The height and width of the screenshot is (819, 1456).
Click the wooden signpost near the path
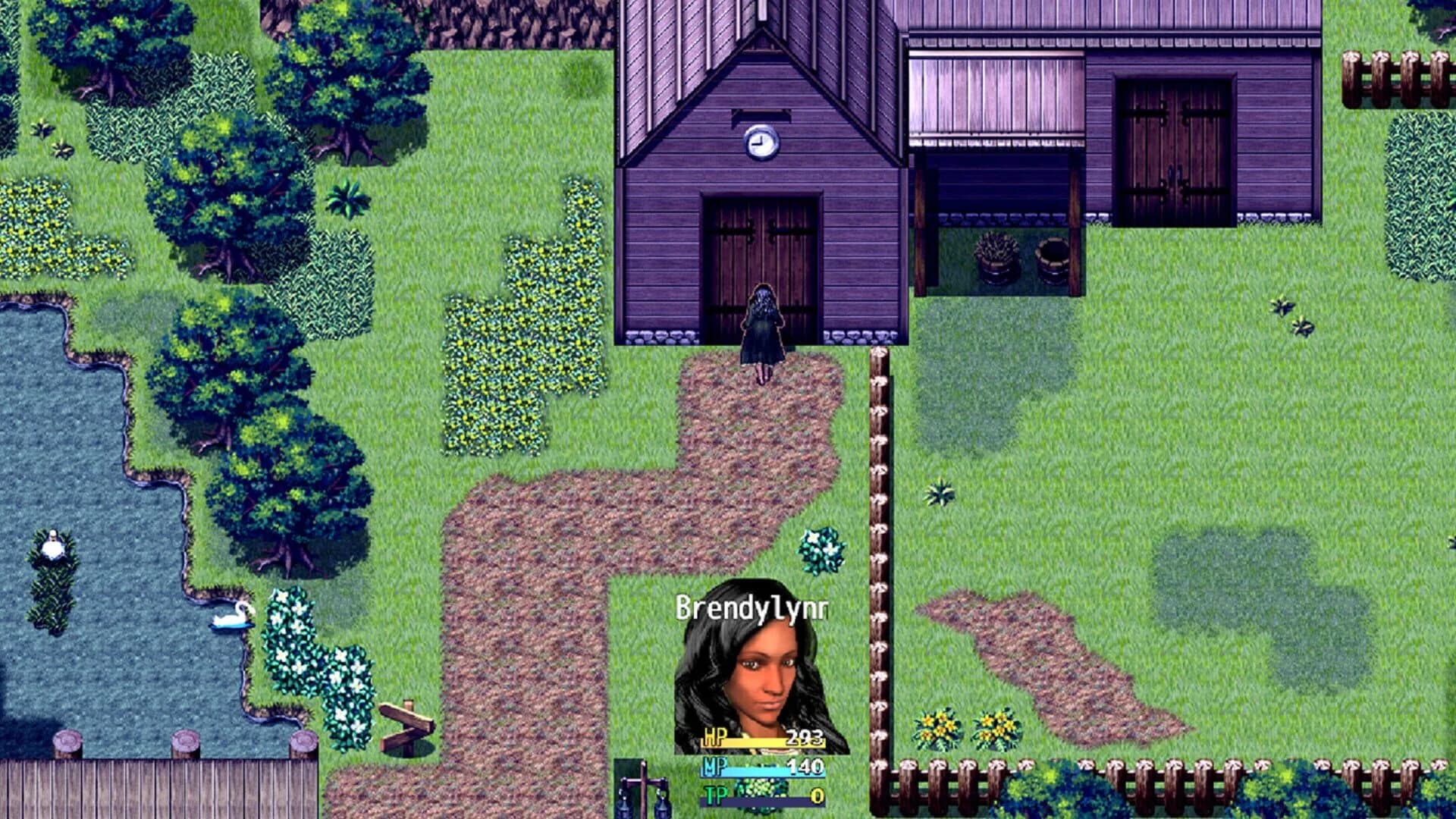pyautogui.click(x=407, y=721)
